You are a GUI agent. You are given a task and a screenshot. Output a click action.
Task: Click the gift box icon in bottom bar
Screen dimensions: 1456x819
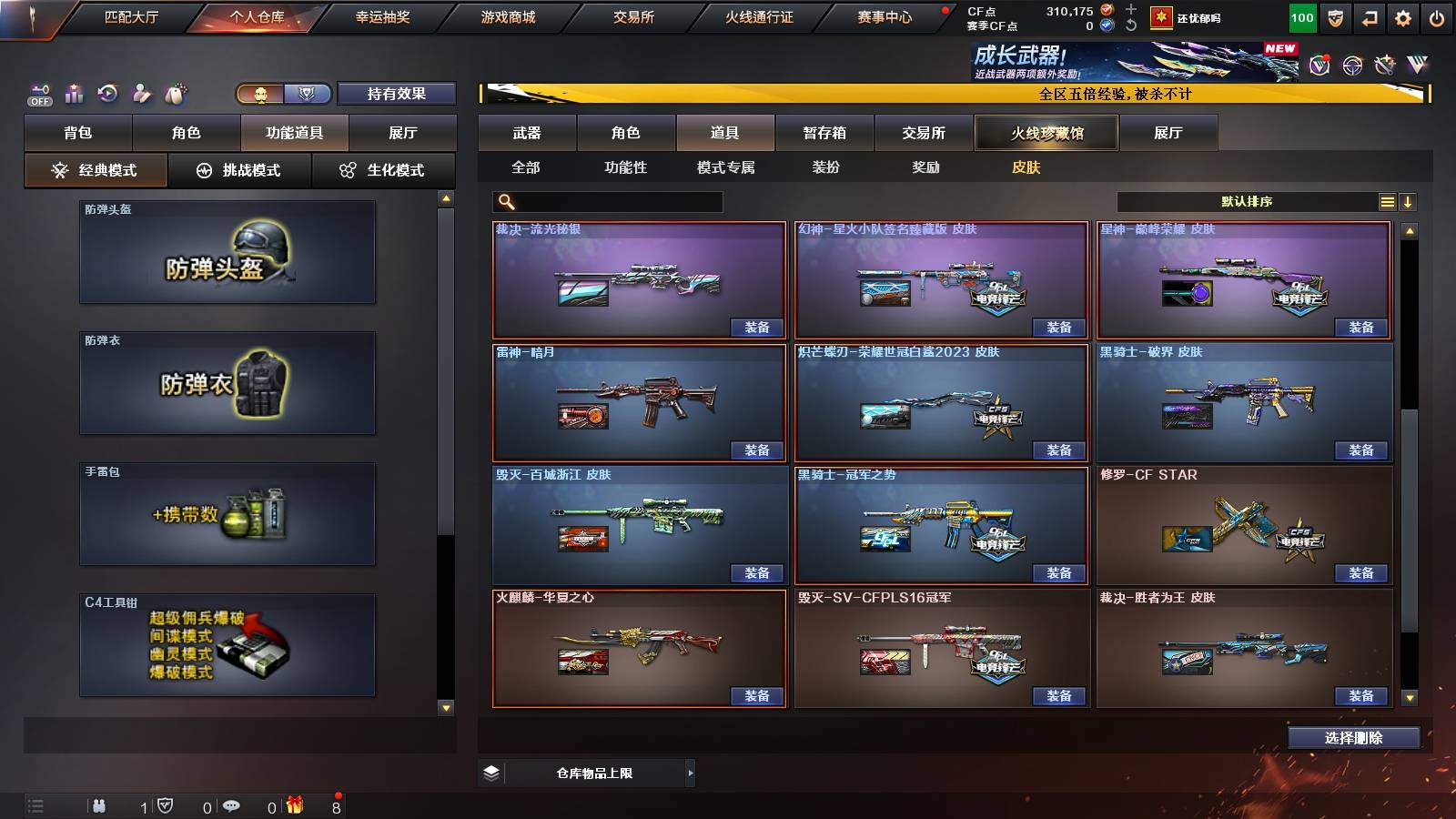pos(293,804)
